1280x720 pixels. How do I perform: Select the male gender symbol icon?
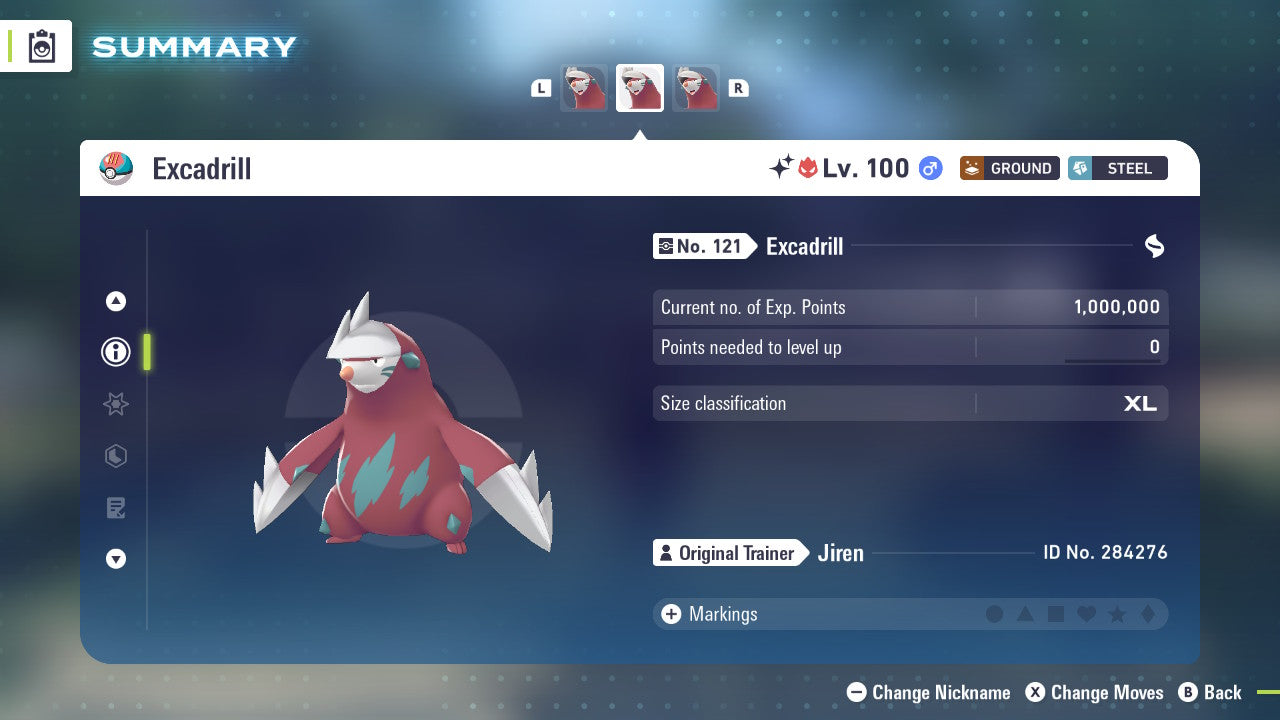928,169
